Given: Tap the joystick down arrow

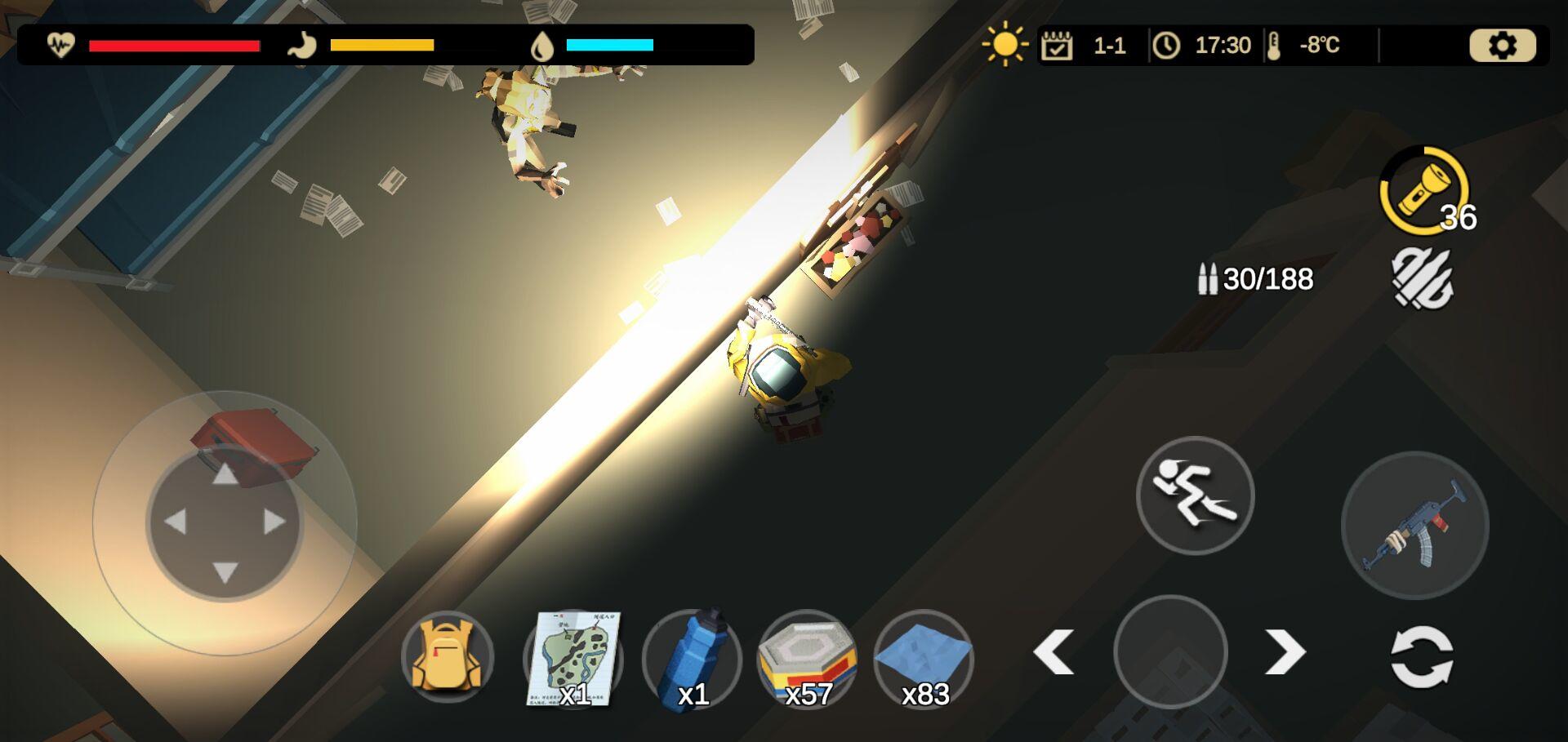Looking at the screenshot, I should (225, 571).
